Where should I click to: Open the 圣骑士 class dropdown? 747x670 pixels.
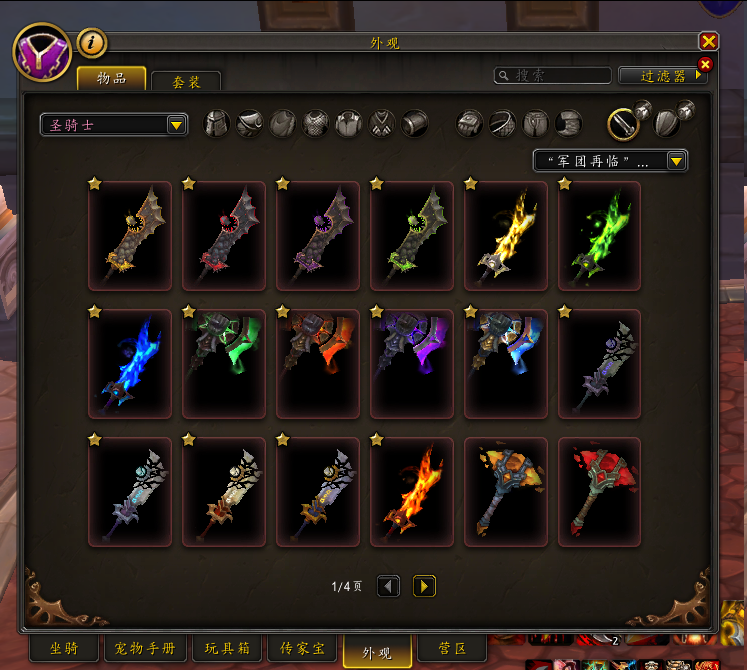[115, 124]
